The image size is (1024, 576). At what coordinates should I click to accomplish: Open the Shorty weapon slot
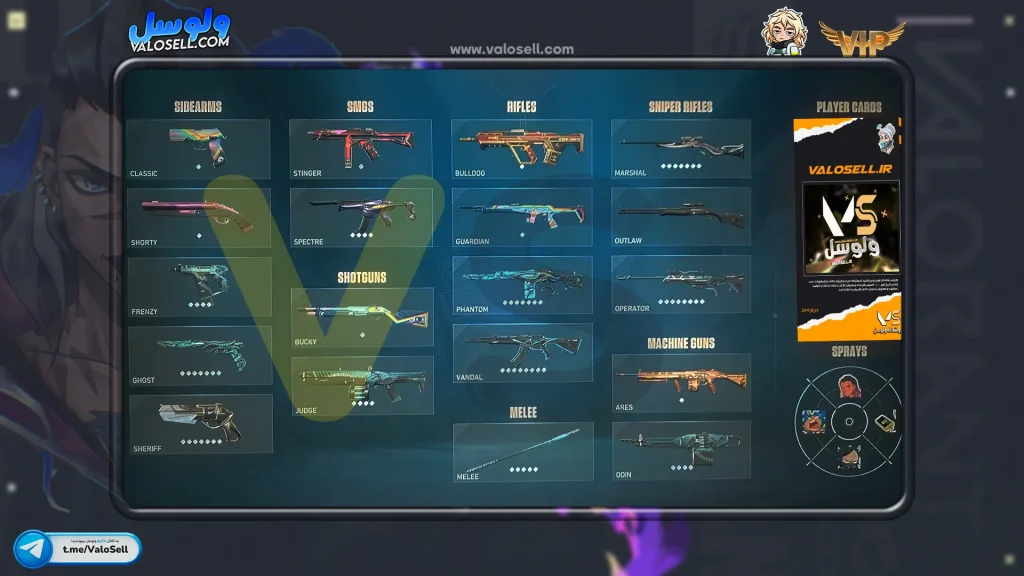[x=198, y=217]
